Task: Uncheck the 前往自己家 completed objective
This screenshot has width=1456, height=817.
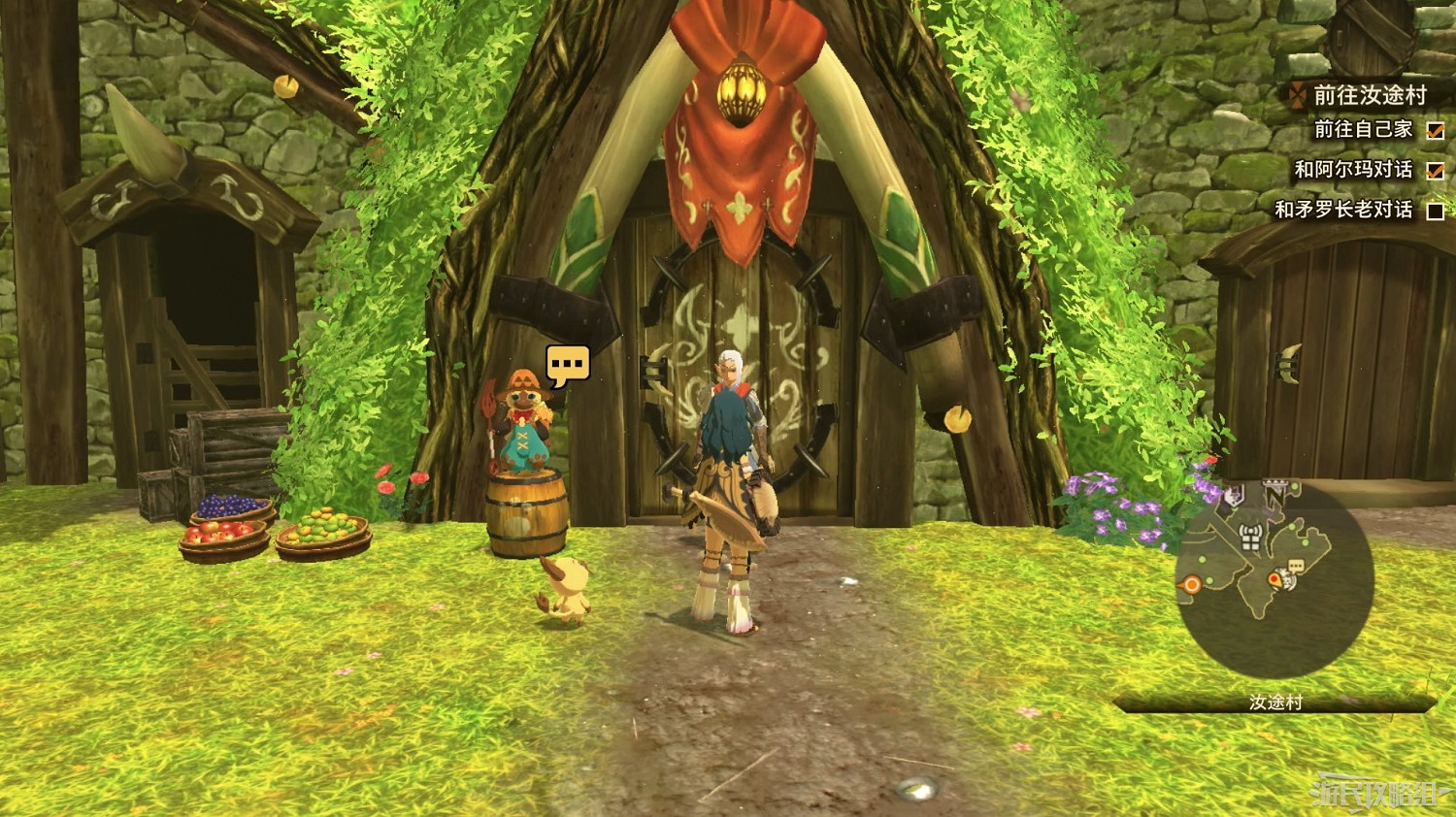Action: [x=1435, y=131]
